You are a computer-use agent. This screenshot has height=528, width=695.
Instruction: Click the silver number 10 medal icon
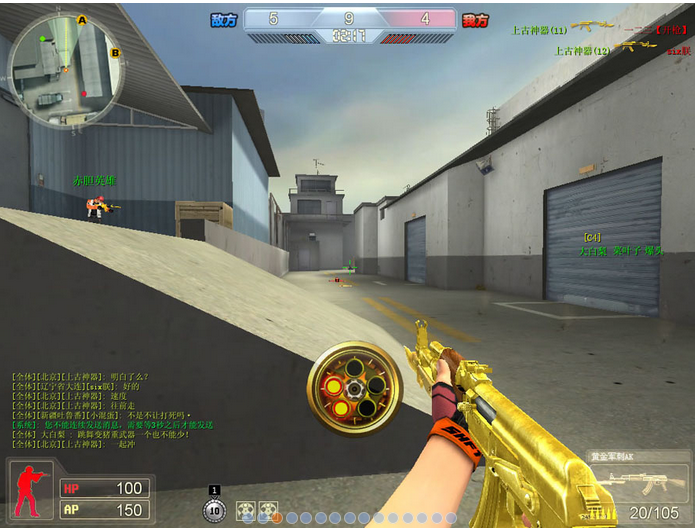tap(214, 509)
